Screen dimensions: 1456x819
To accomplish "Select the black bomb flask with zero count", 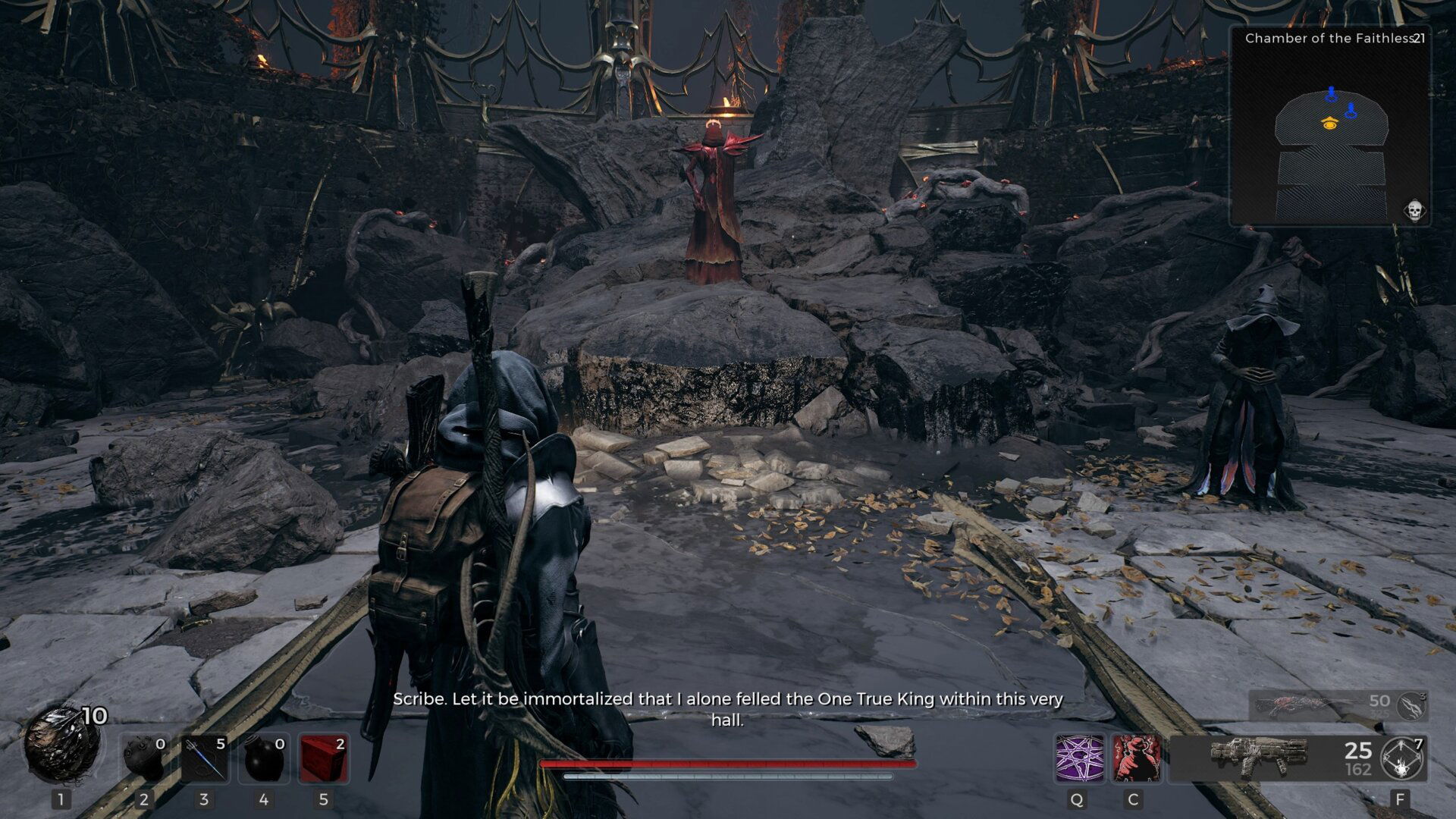I will pos(264,758).
